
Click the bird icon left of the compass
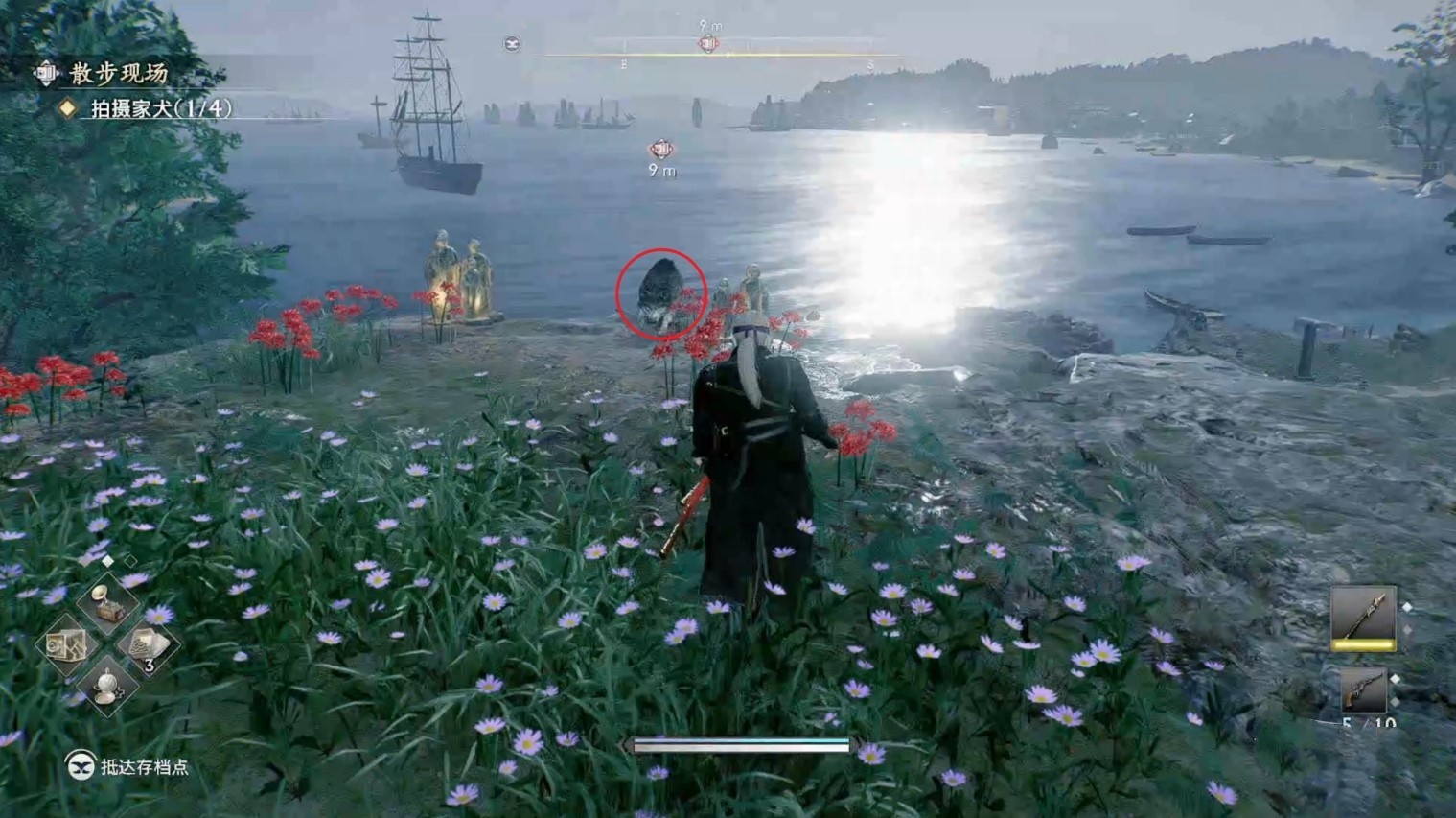pyautogui.click(x=512, y=43)
